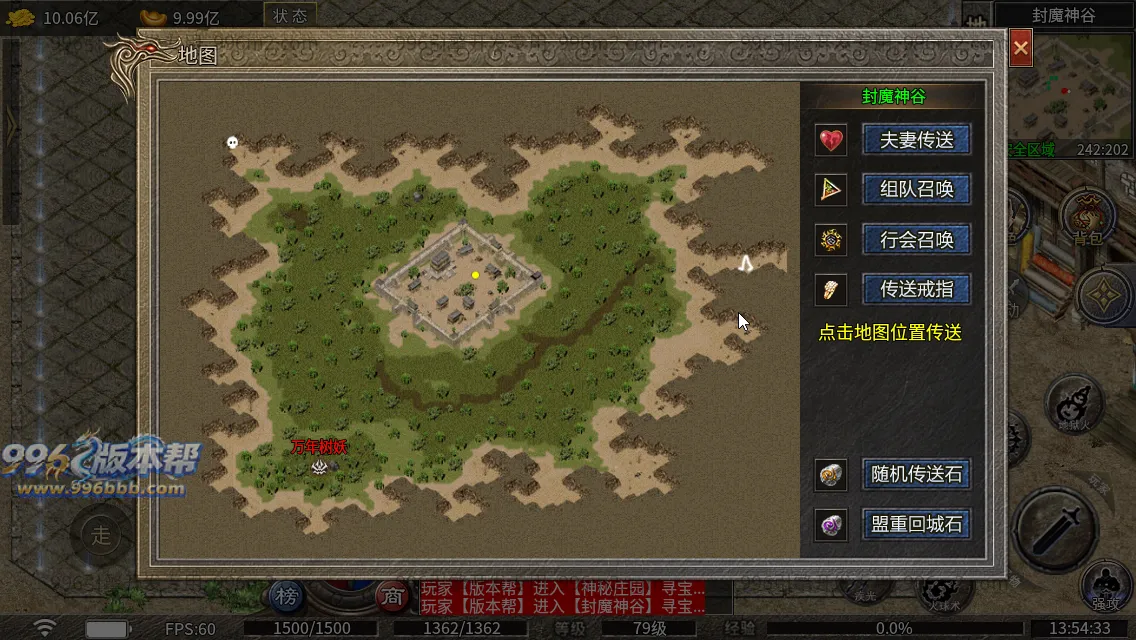
Task: Open the 榜 ranking button
Action: [287, 597]
